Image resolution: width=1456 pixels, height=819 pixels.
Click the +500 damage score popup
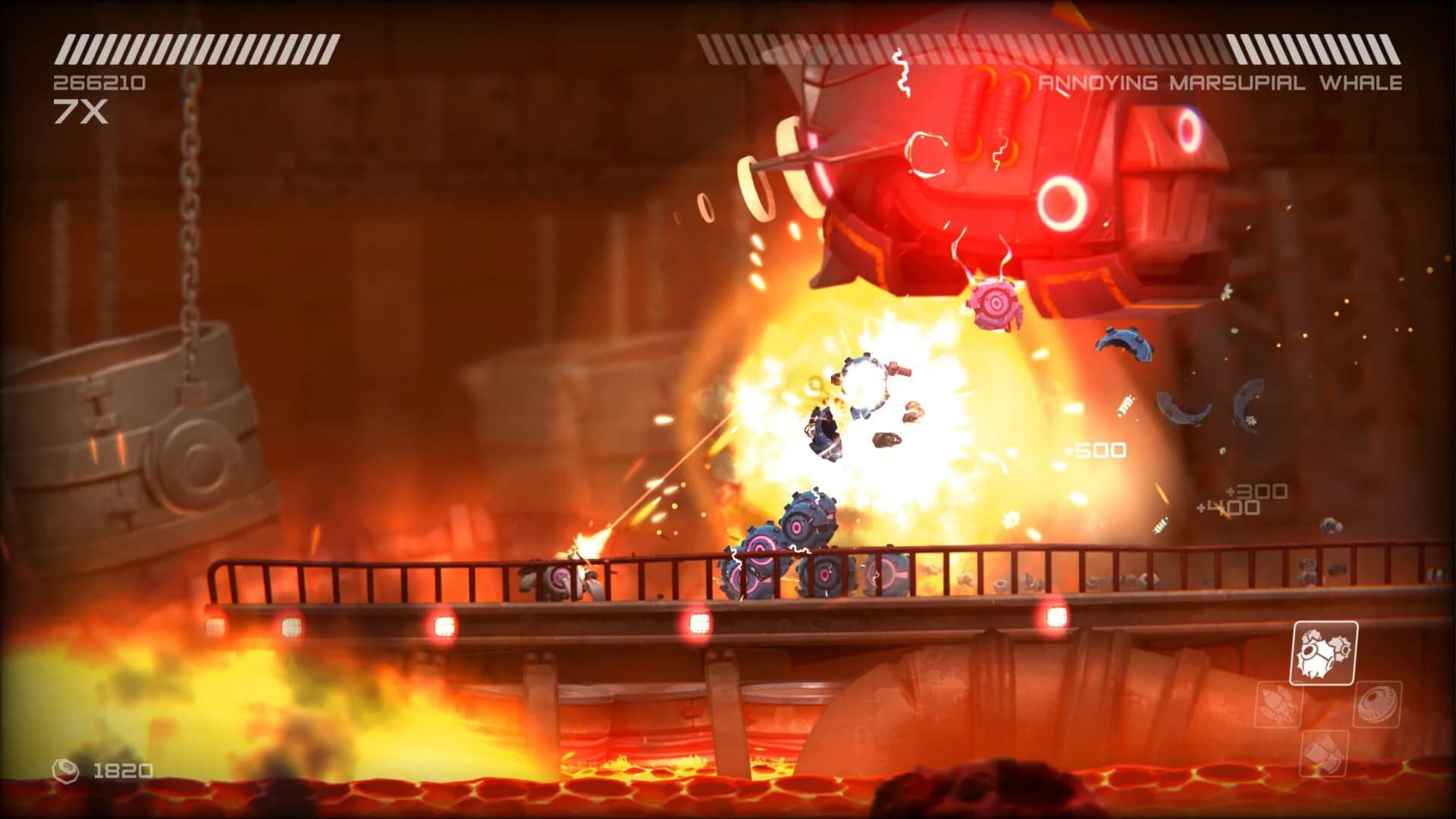[1095, 450]
